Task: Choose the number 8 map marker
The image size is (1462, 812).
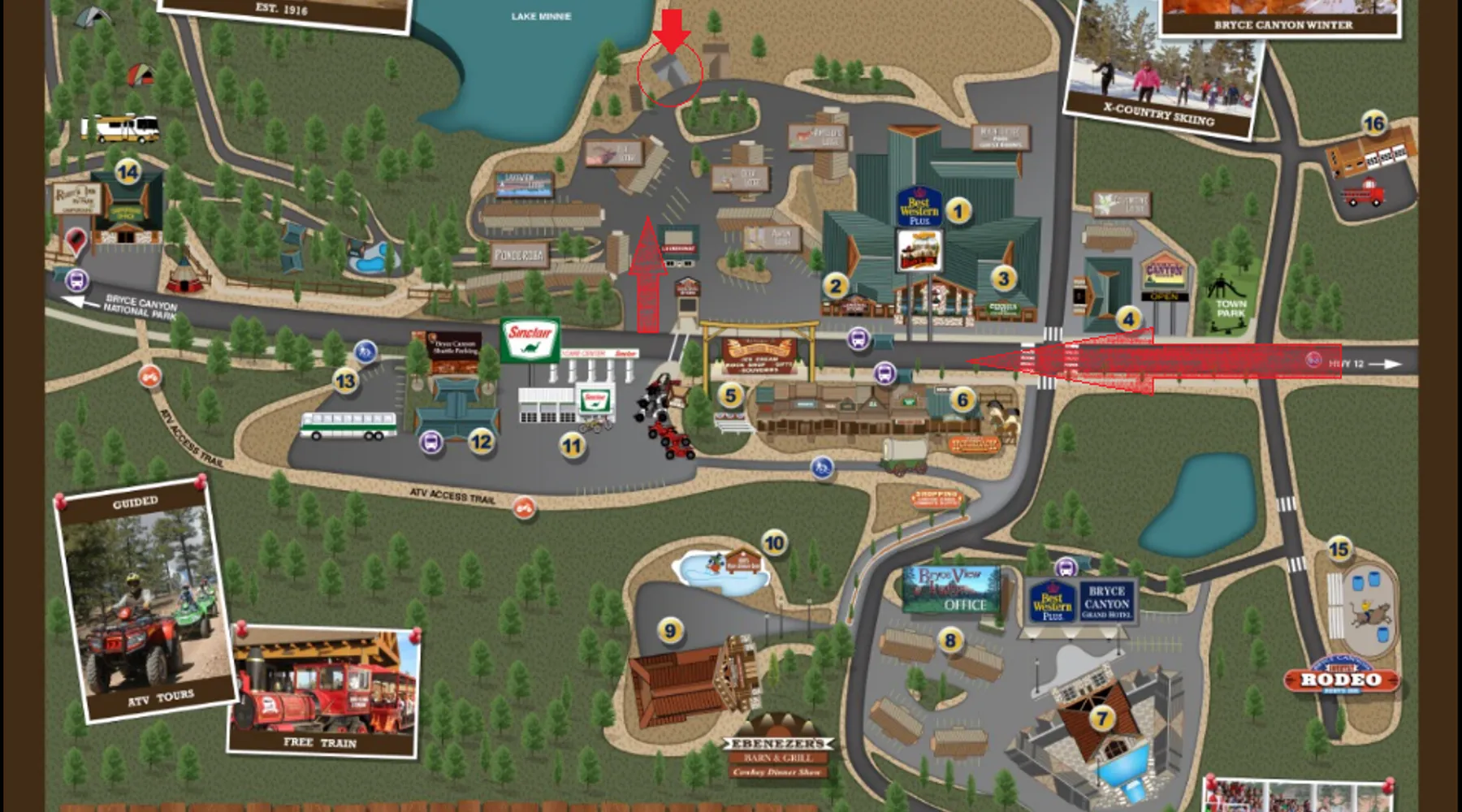Action: tap(950, 641)
